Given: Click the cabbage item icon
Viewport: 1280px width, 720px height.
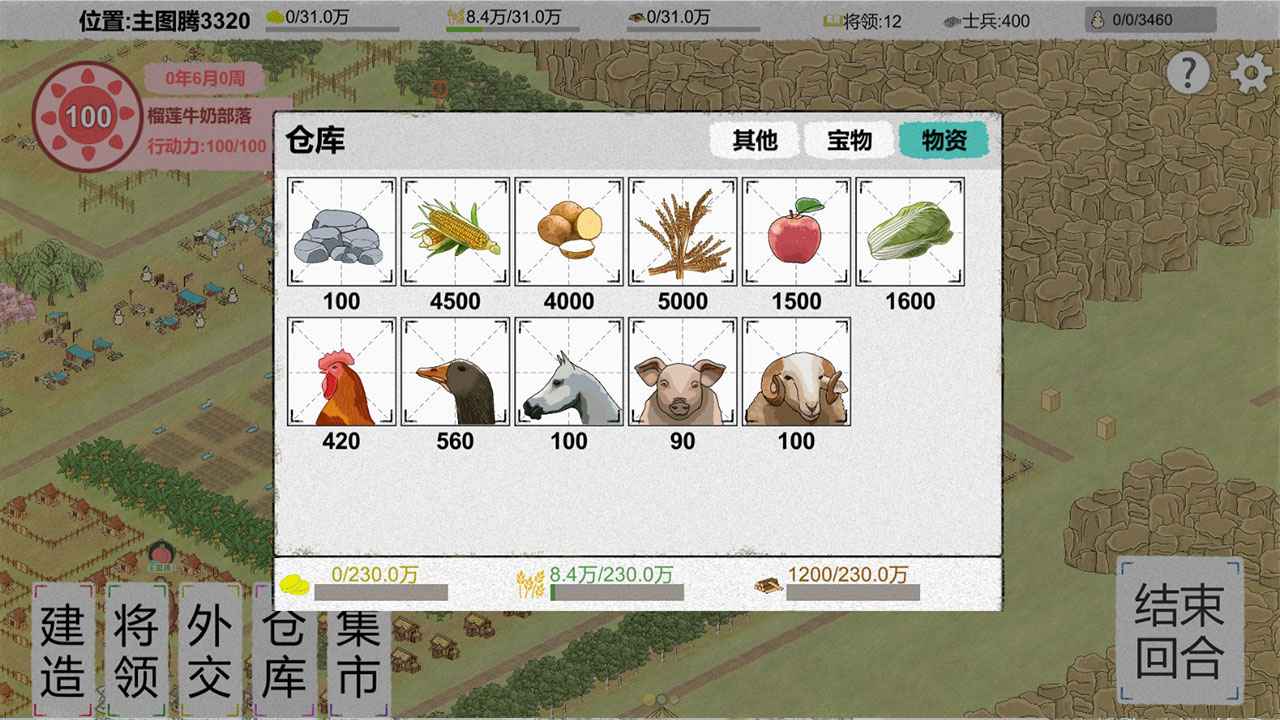Looking at the screenshot, I should point(910,231).
